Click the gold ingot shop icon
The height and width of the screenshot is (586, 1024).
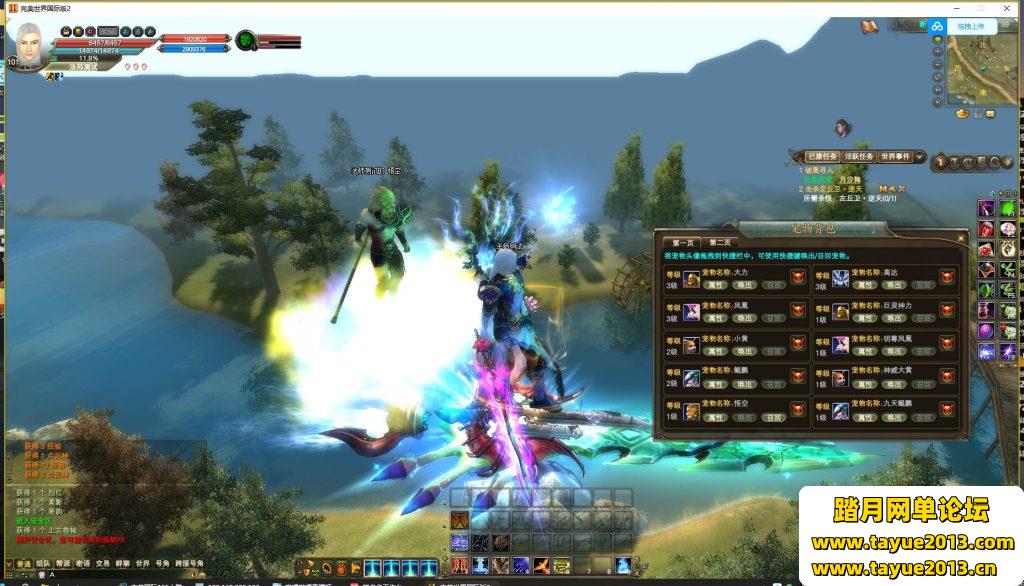(x=963, y=114)
